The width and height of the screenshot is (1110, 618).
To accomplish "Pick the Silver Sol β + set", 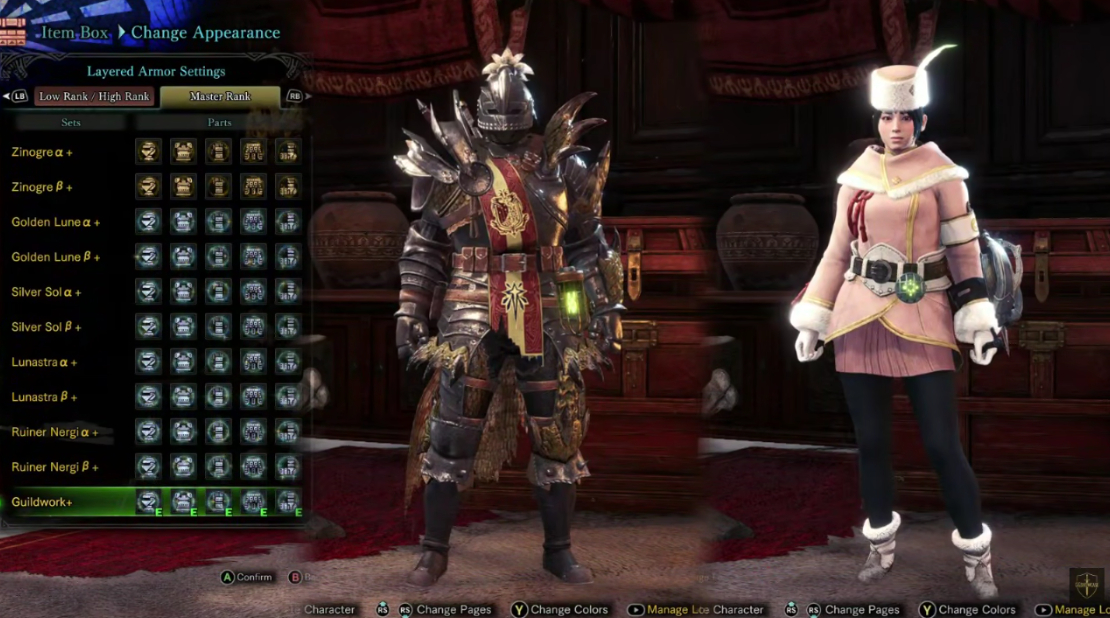I will coord(46,327).
